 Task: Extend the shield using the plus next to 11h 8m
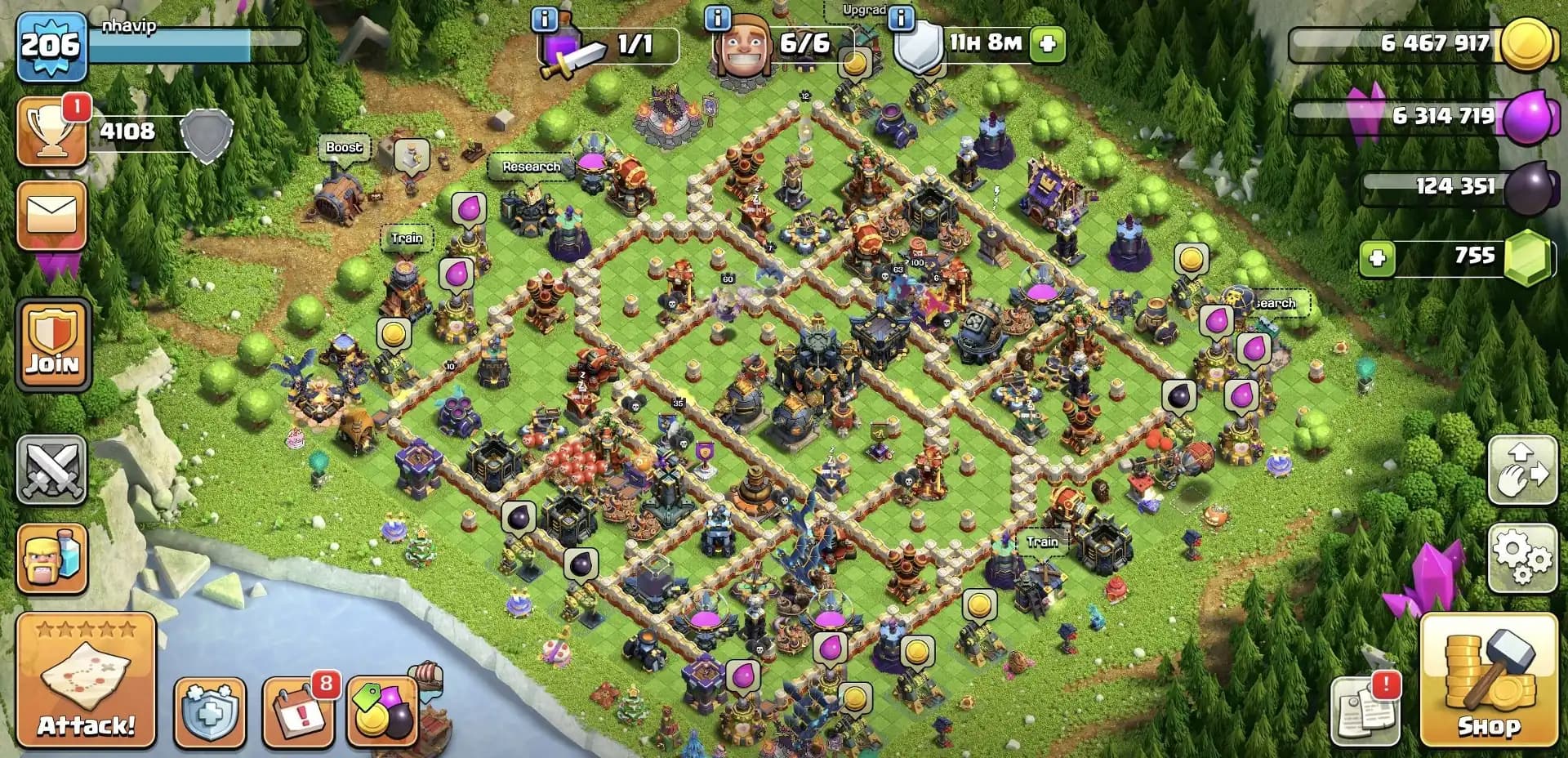1048,45
